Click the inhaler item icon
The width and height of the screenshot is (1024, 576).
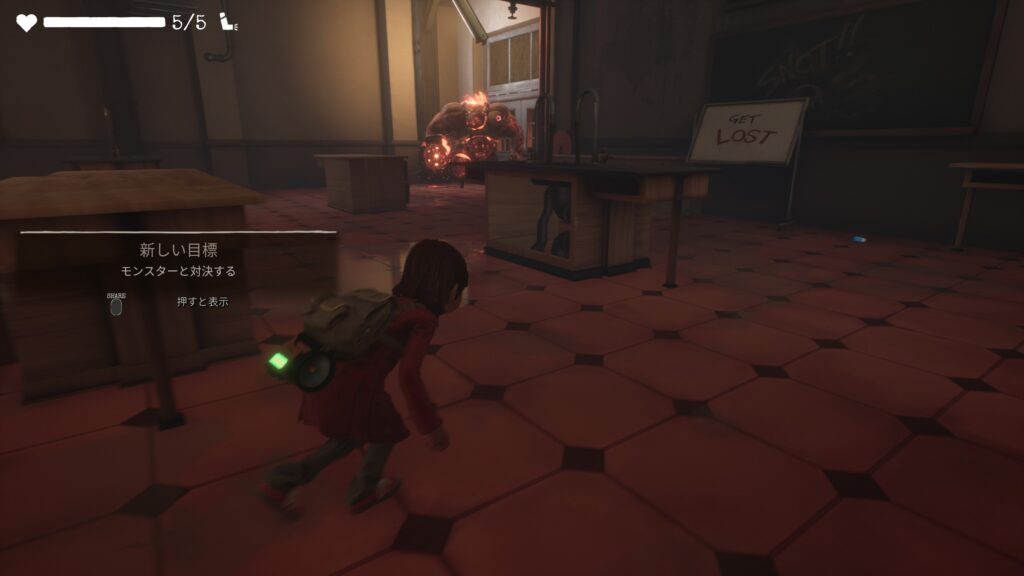click(x=229, y=23)
